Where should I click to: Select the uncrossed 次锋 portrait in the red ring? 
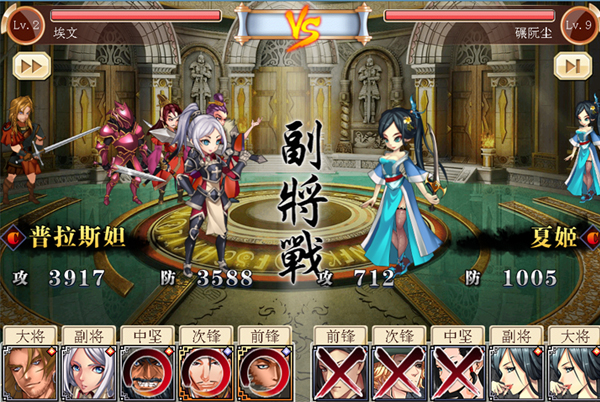pyautogui.click(x=204, y=373)
